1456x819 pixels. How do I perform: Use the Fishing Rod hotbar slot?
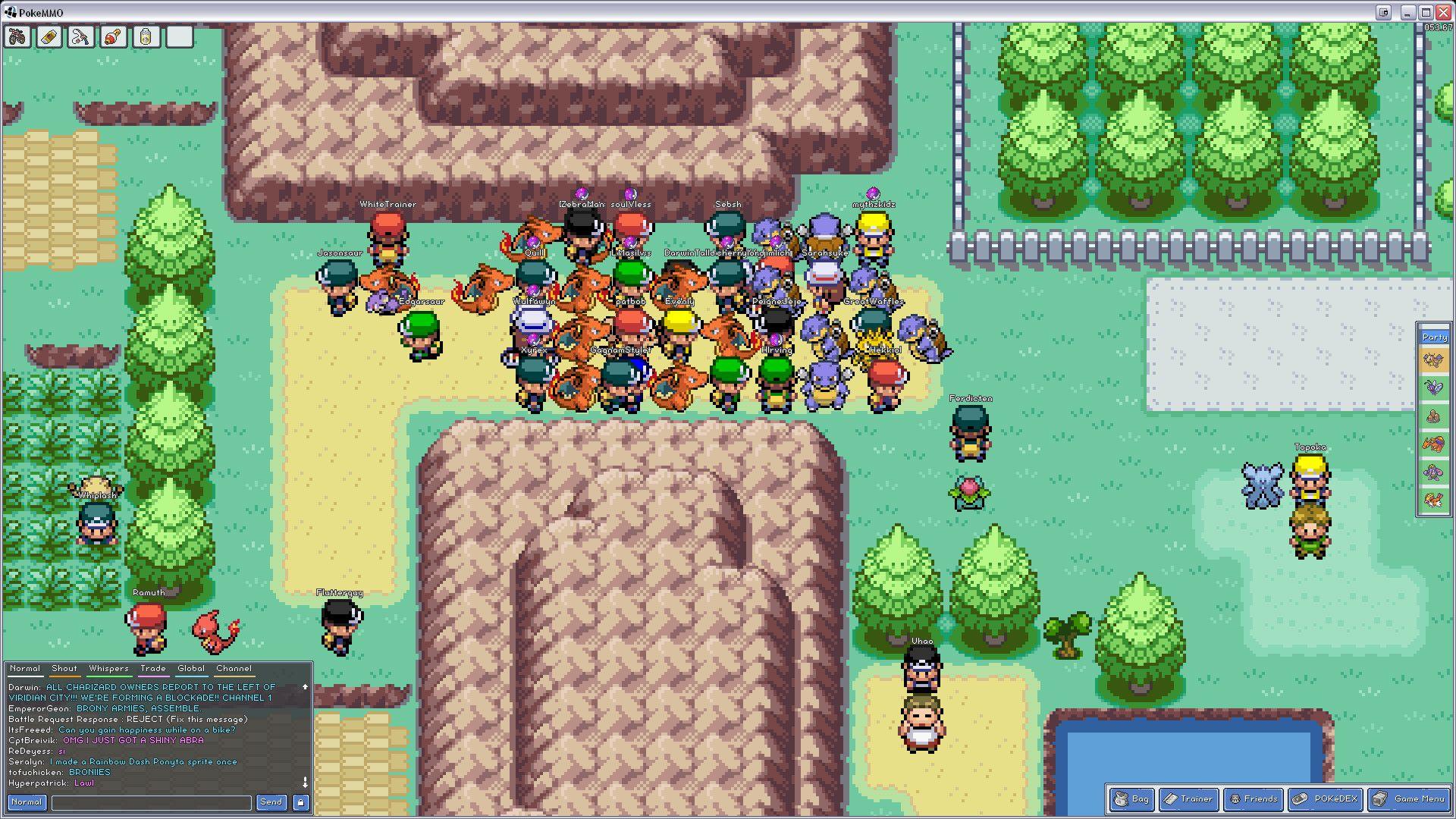(x=80, y=36)
